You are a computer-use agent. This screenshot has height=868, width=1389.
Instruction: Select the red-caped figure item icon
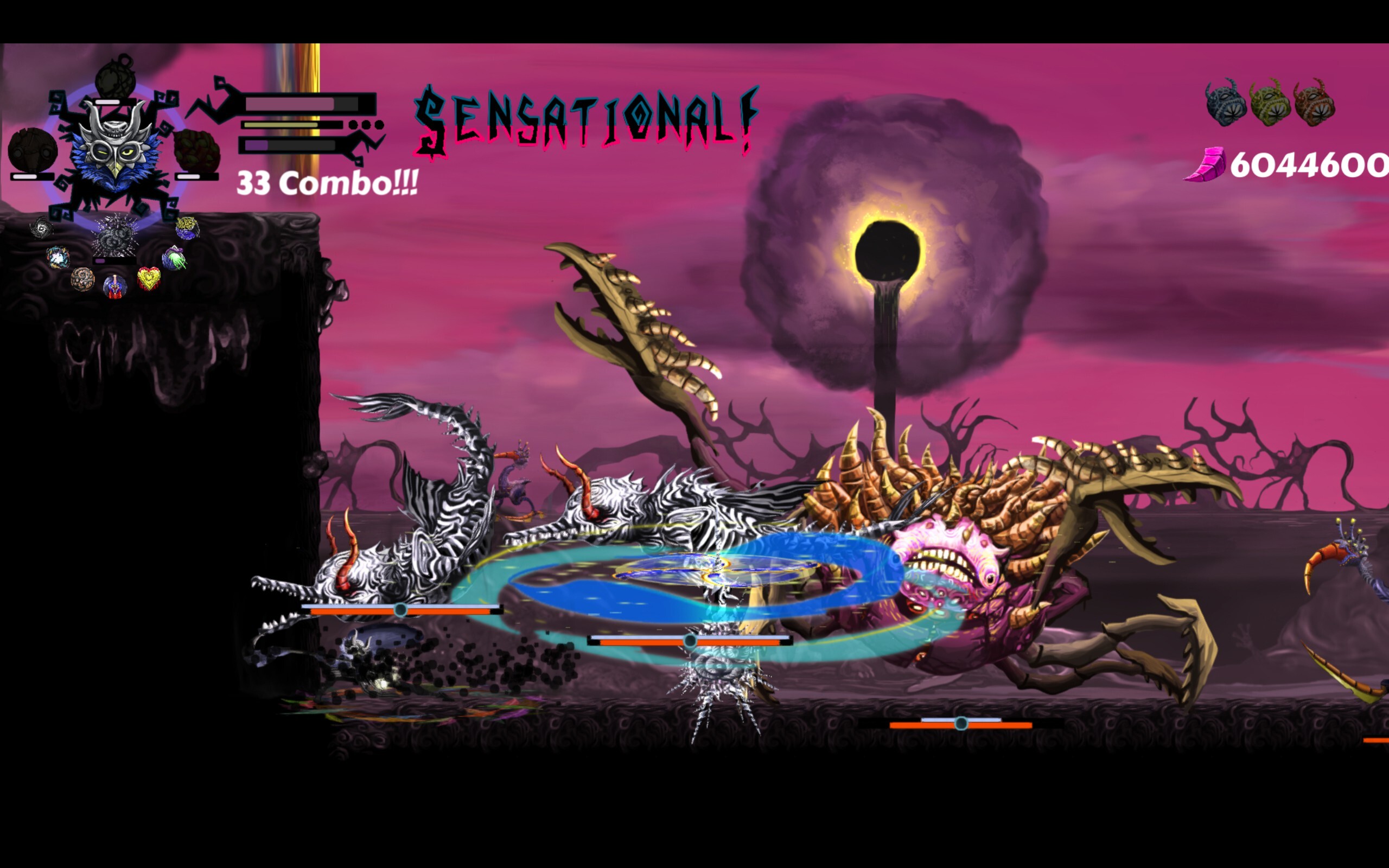114,285
